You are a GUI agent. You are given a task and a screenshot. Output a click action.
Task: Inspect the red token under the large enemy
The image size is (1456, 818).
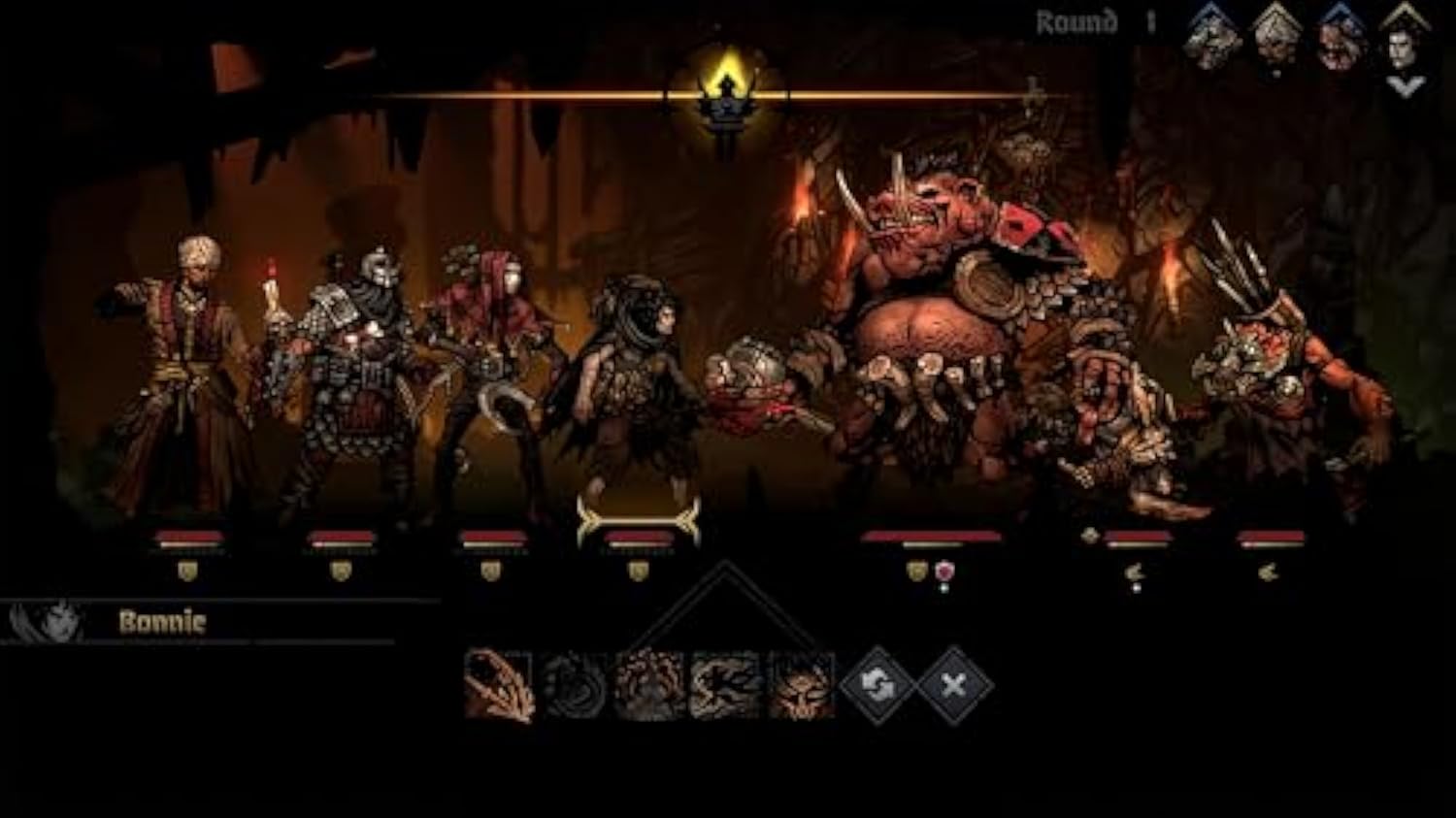point(943,572)
